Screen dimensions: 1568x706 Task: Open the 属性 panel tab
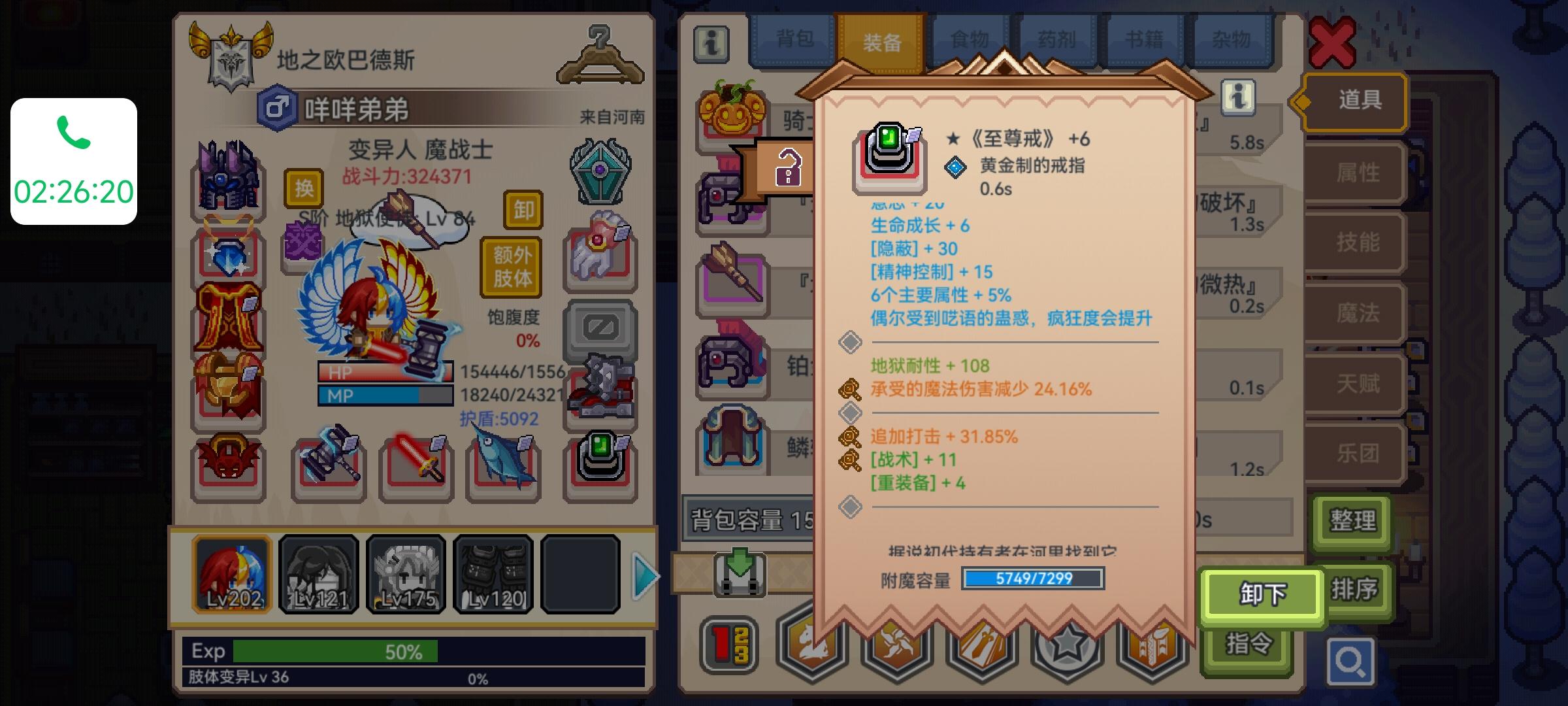1356,172
